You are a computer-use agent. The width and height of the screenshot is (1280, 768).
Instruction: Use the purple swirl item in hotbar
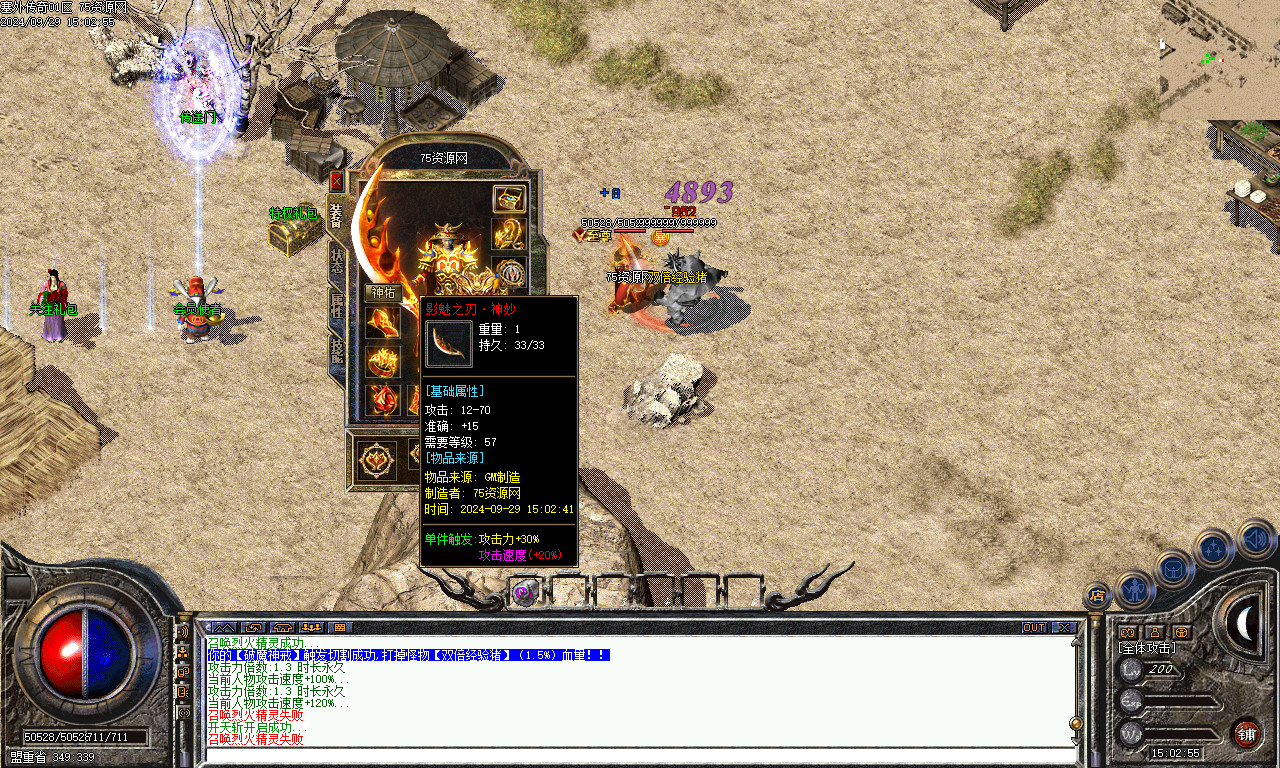coord(524,592)
